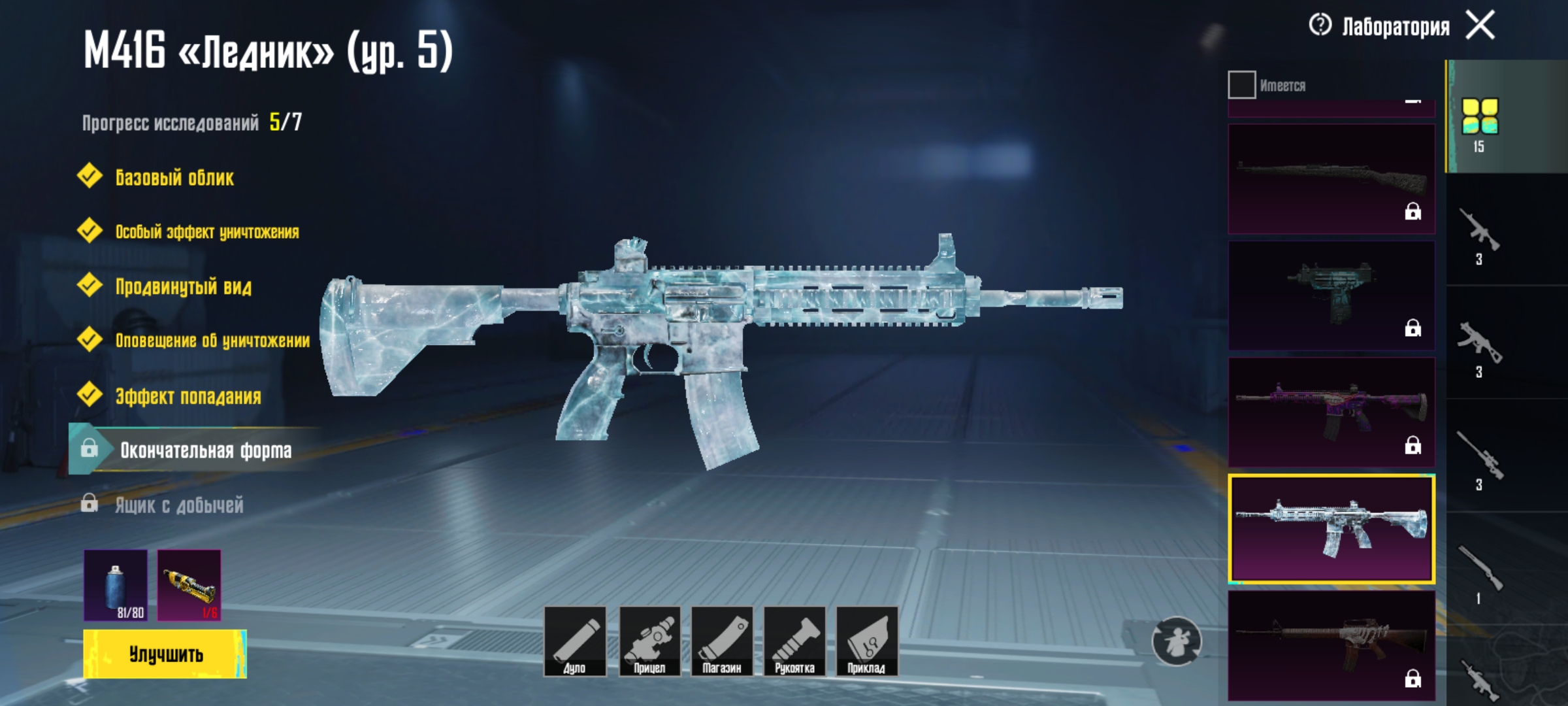The width and height of the screenshot is (1568, 706).
Task: Open the Laboratory help question mark
Action: point(1320,25)
